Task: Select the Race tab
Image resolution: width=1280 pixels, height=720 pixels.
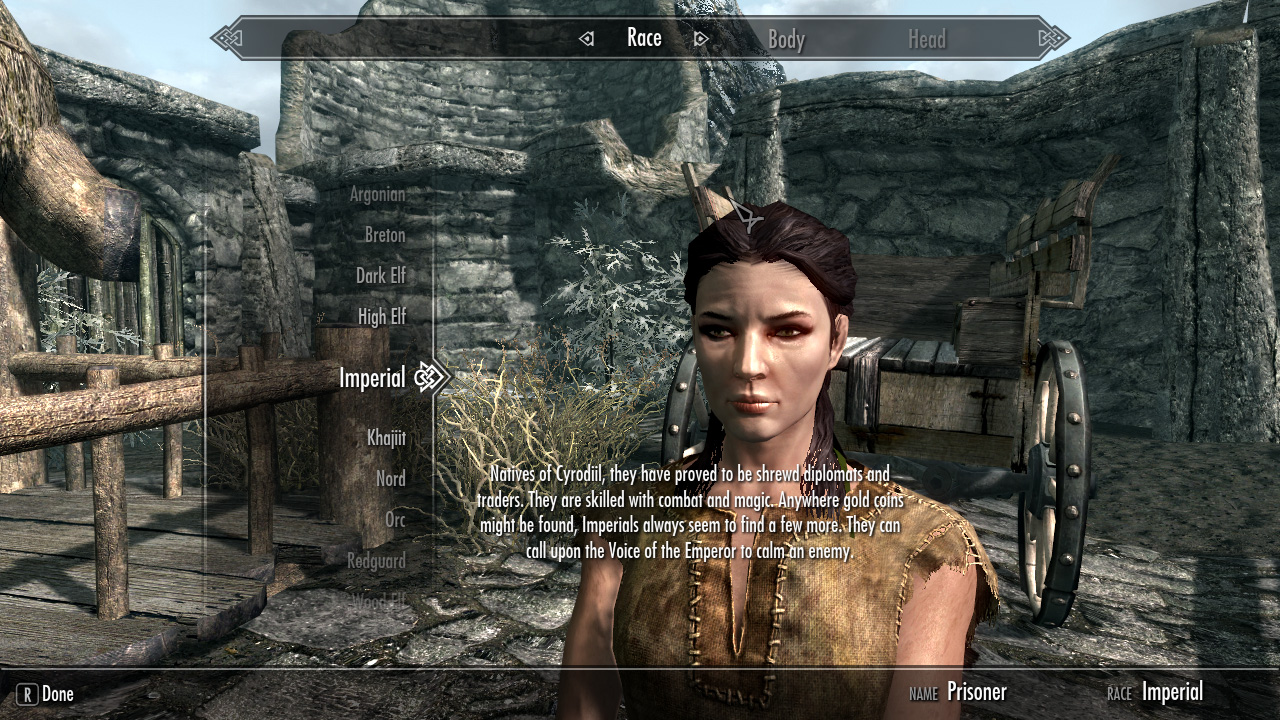Action: point(644,38)
